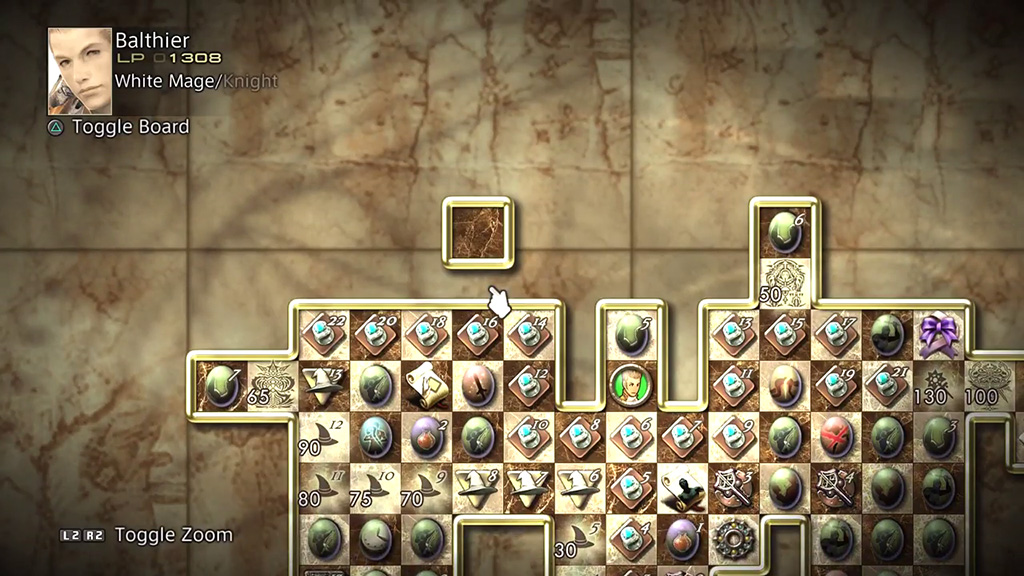Image resolution: width=1024 pixels, height=576 pixels.
Task: Select the 30 LP mage hat tile
Action: pyautogui.click(x=580, y=539)
